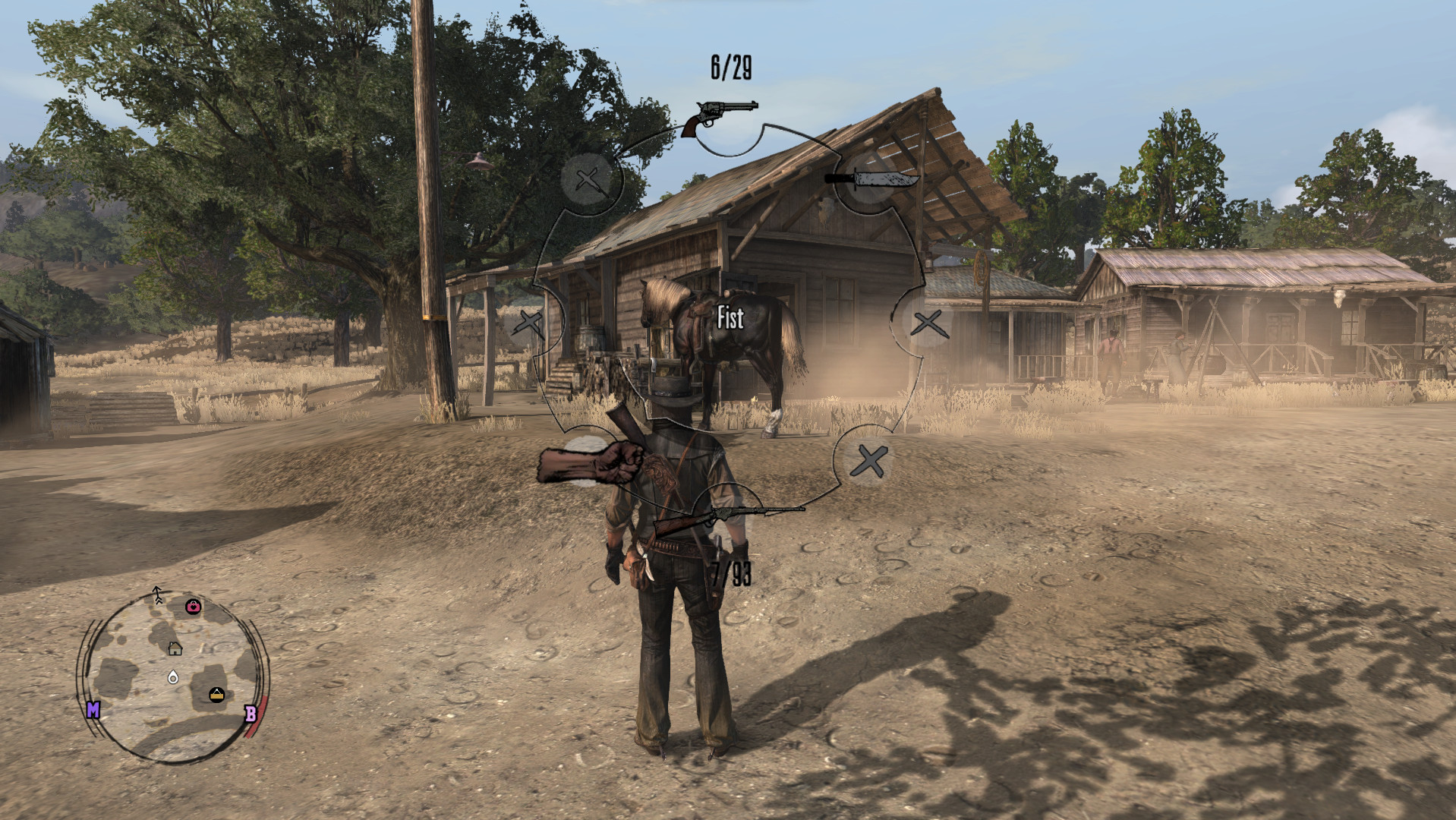Click the house safehouse icon on the minimap
Screen dimensions: 1456x820
click(175, 649)
